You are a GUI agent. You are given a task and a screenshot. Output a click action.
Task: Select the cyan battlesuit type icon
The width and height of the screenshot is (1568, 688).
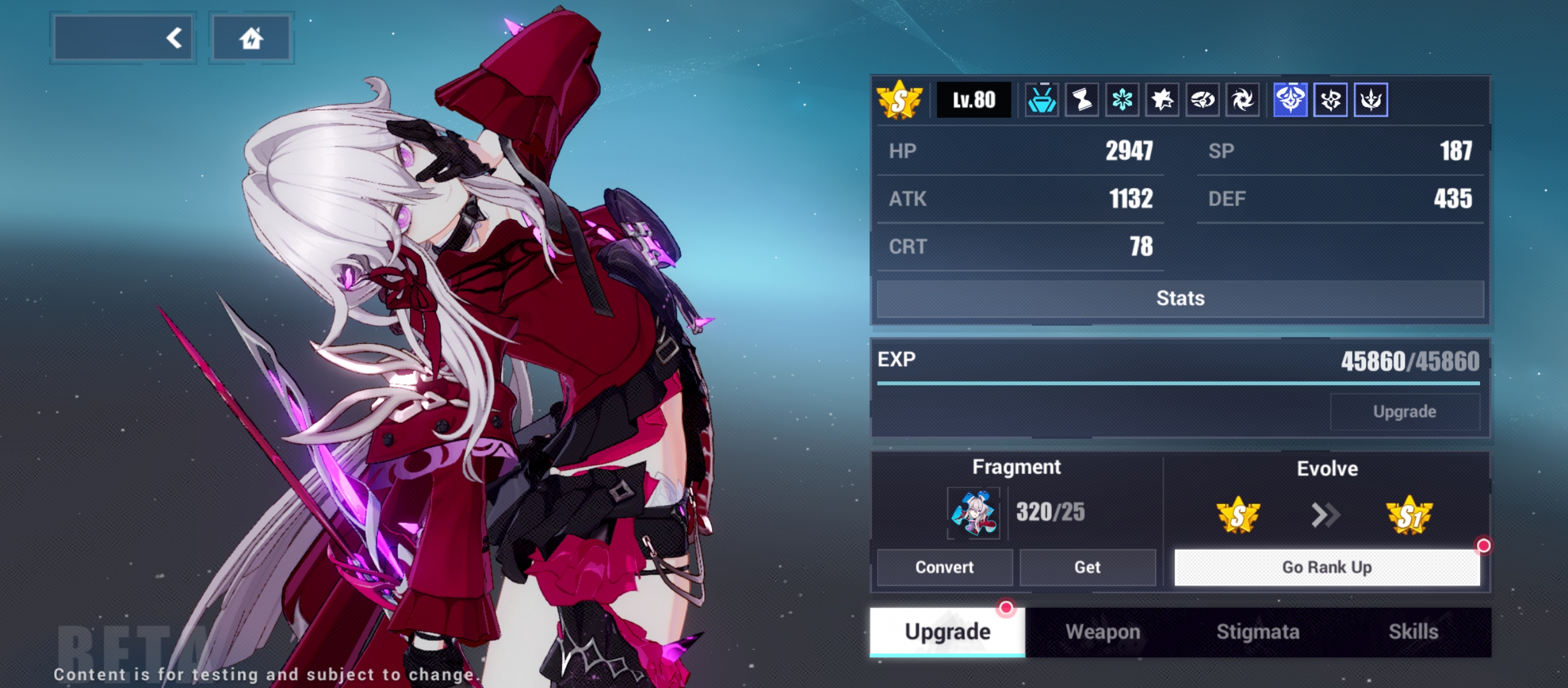point(1043,100)
